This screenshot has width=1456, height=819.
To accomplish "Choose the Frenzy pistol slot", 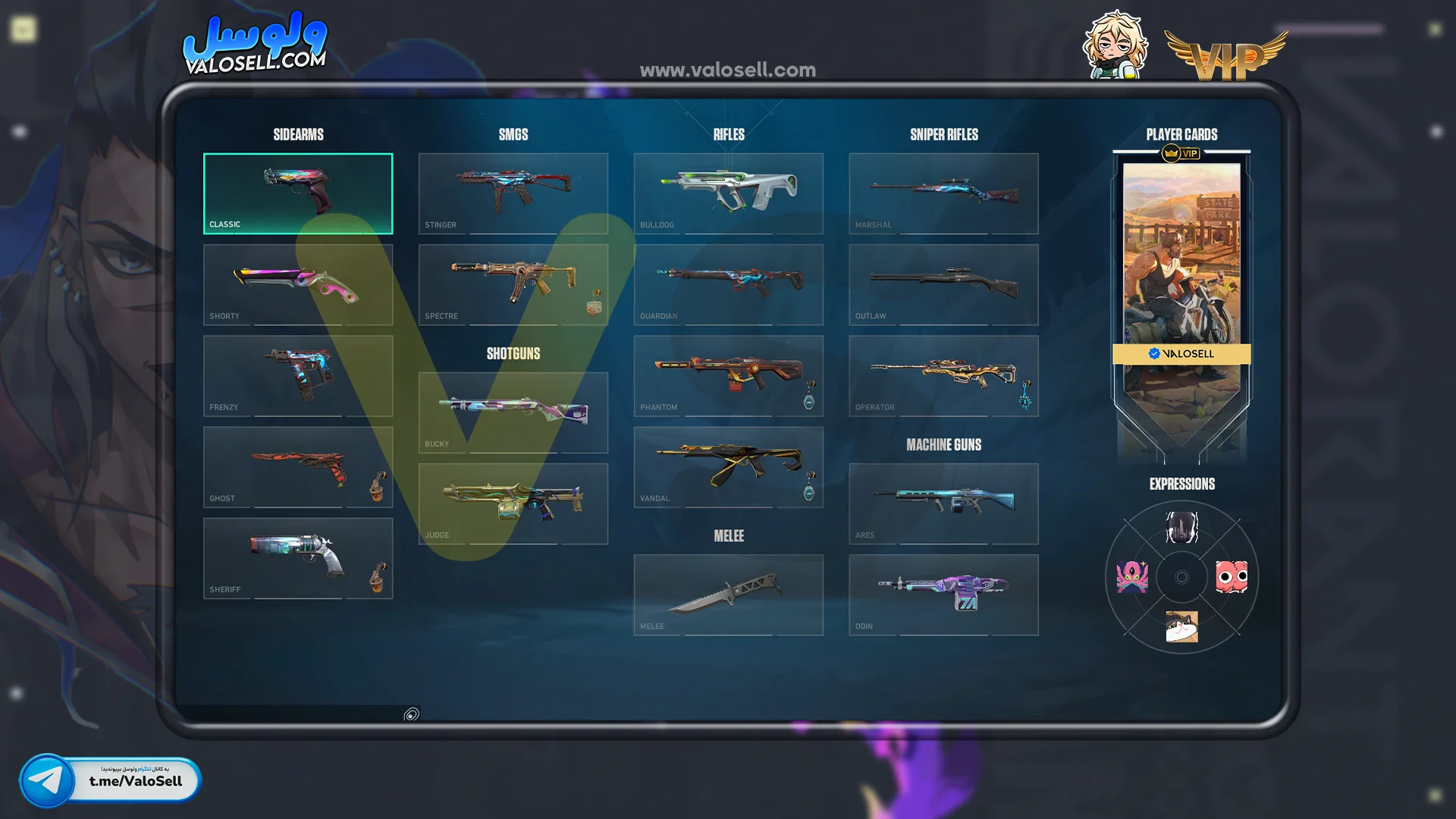I will tap(298, 375).
